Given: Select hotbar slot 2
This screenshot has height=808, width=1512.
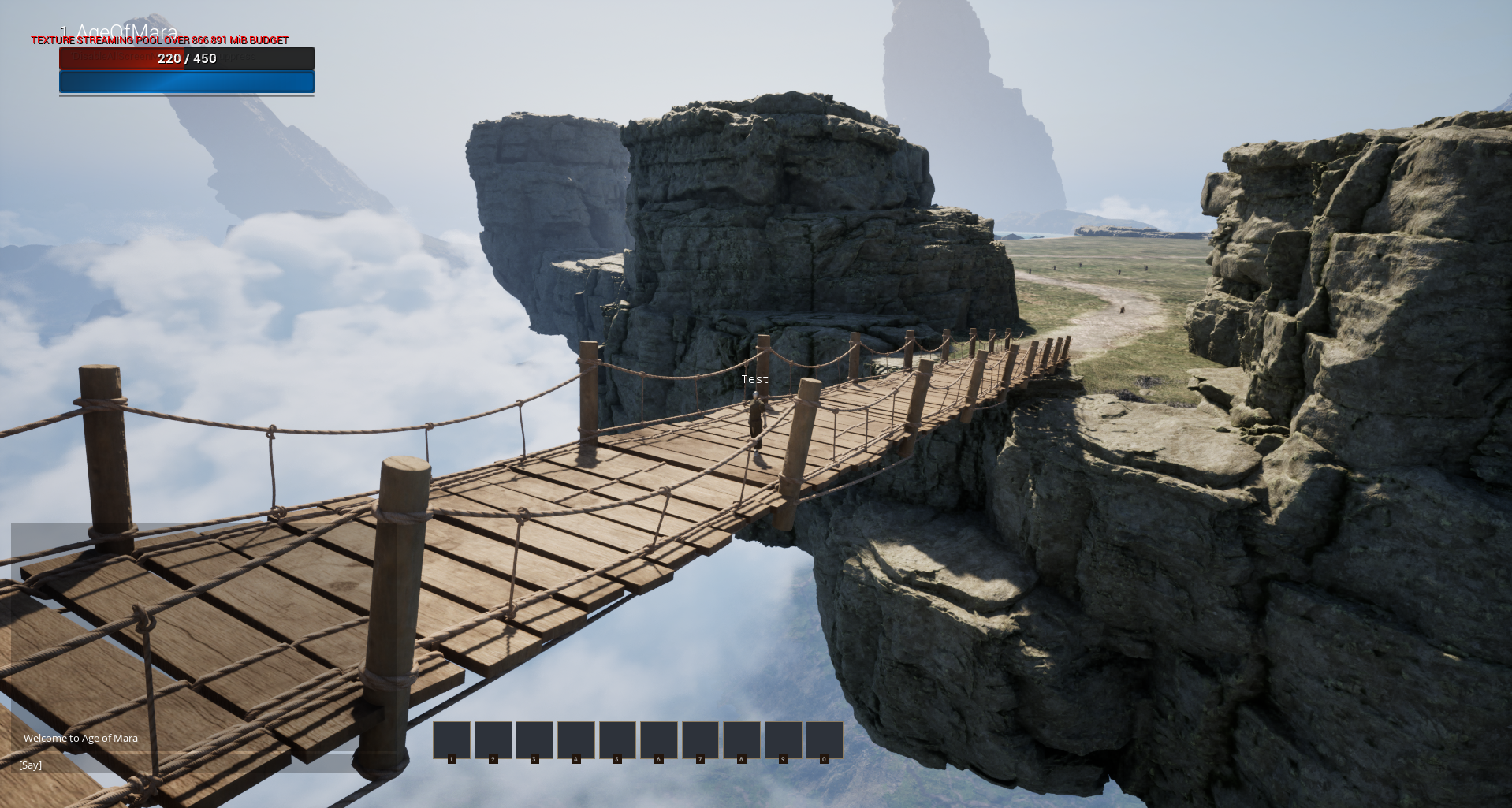Looking at the screenshot, I should click(493, 739).
